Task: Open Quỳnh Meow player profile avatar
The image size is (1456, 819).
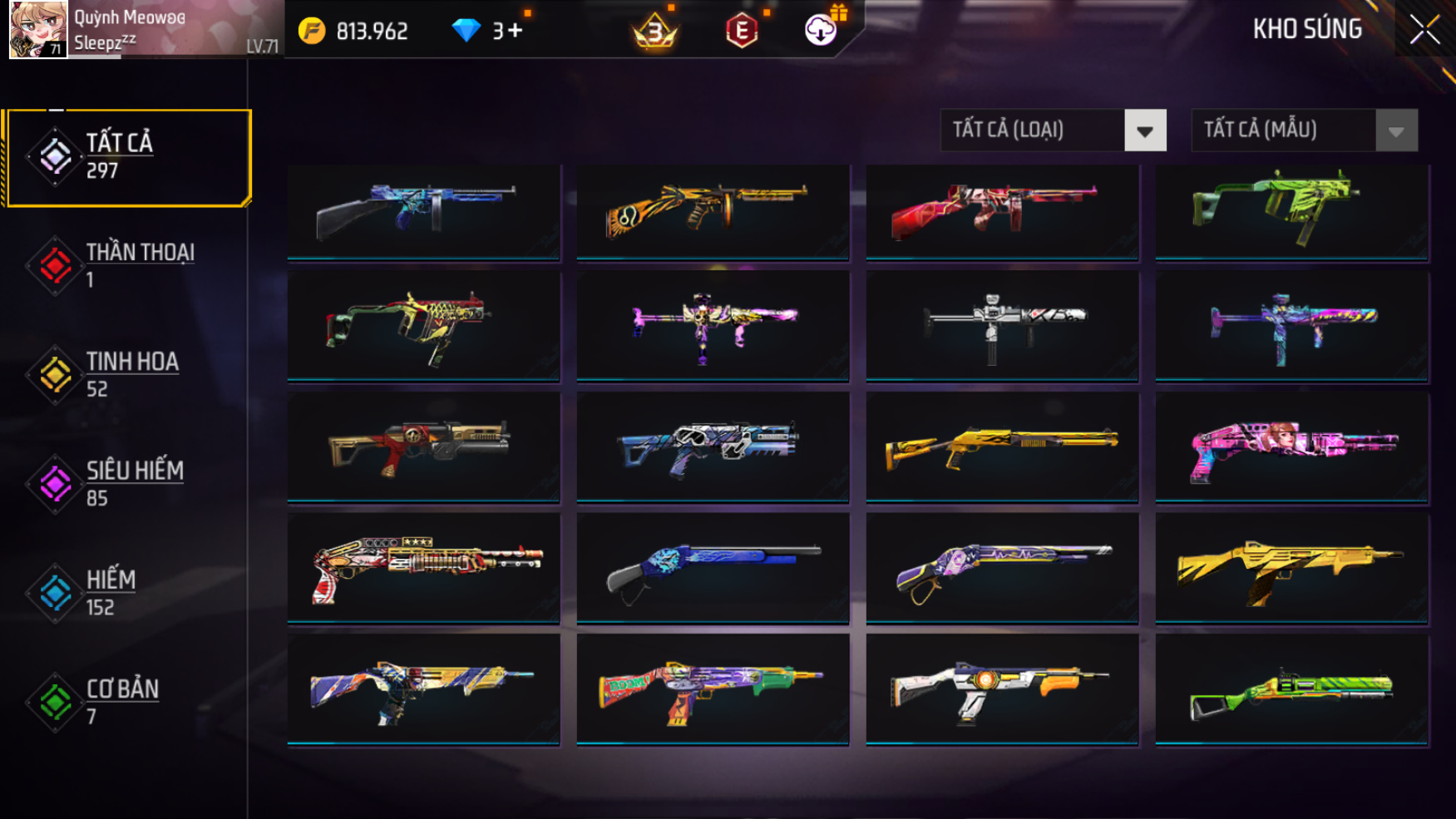Action: pyautogui.click(x=37, y=30)
